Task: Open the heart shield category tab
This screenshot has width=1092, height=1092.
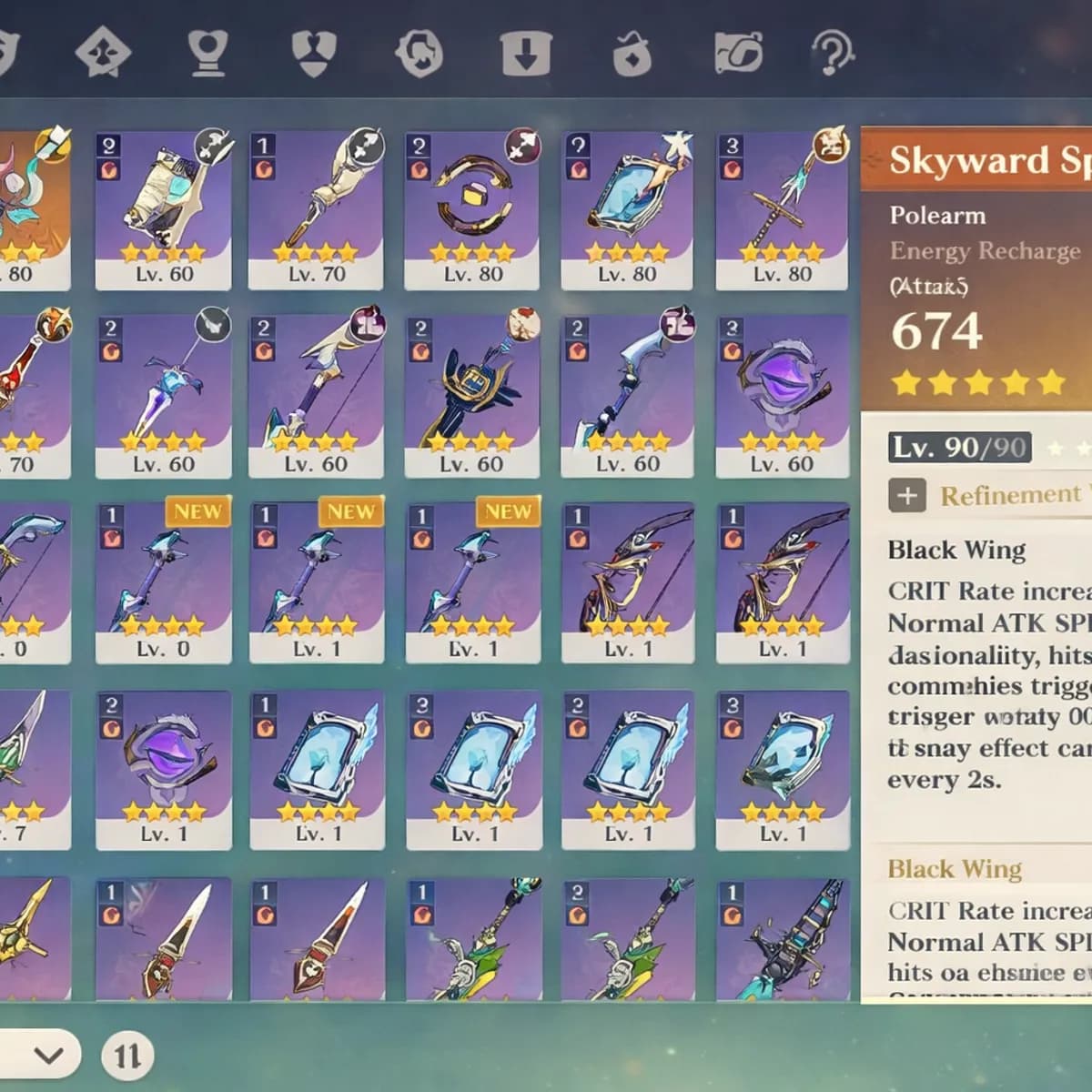Action: (x=314, y=52)
